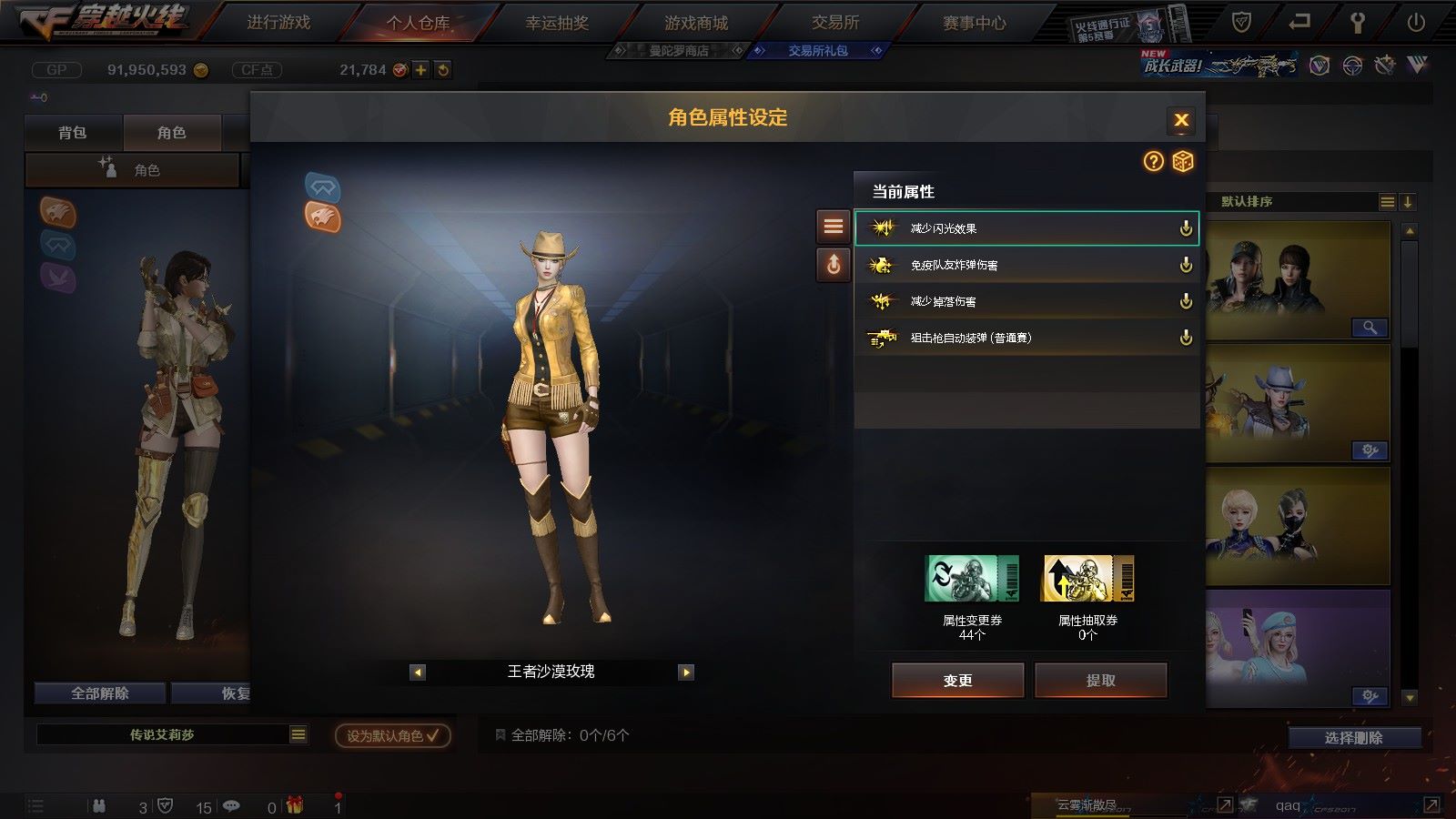
Task: Click the 变更 button
Action: tap(957, 680)
